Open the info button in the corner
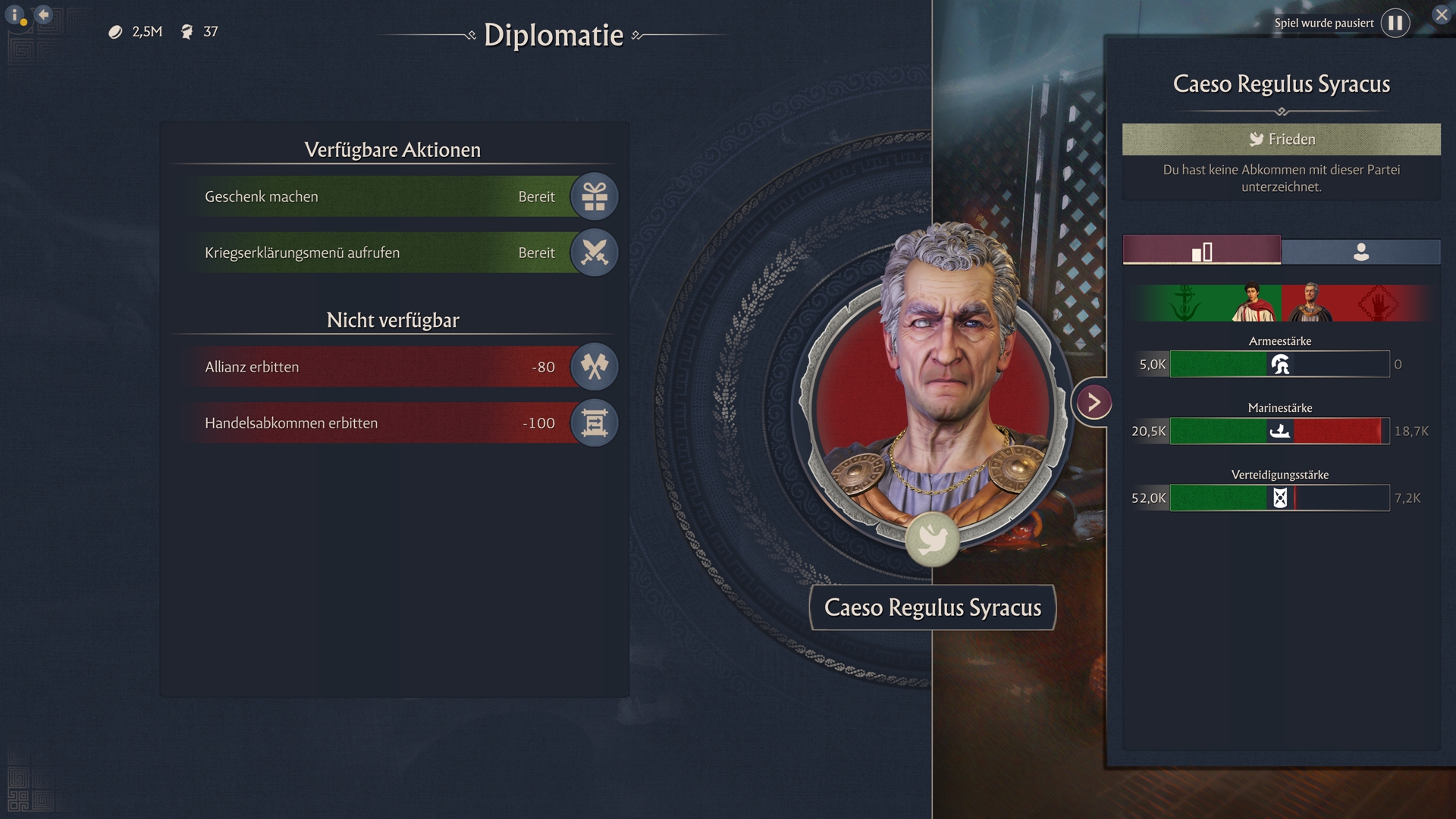The image size is (1456, 819). tap(14, 15)
